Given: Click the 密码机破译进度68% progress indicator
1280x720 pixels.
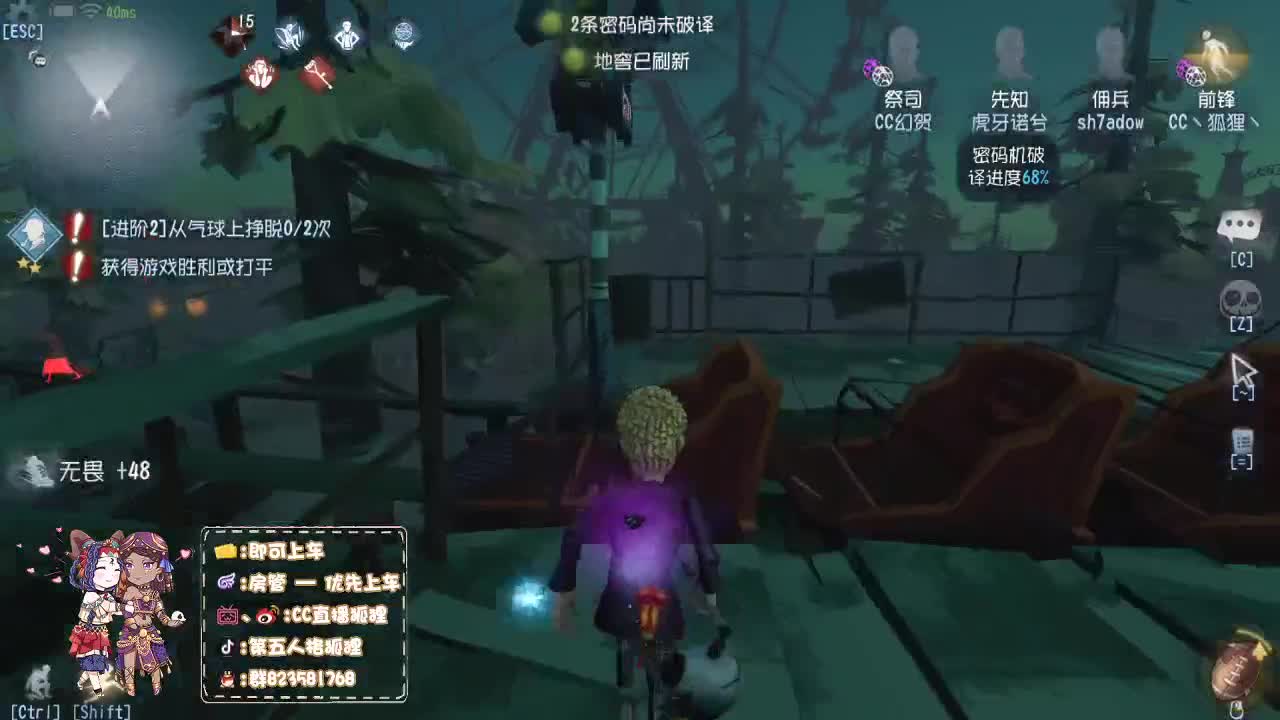Looking at the screenshot, I should (x=1008, y=168).
